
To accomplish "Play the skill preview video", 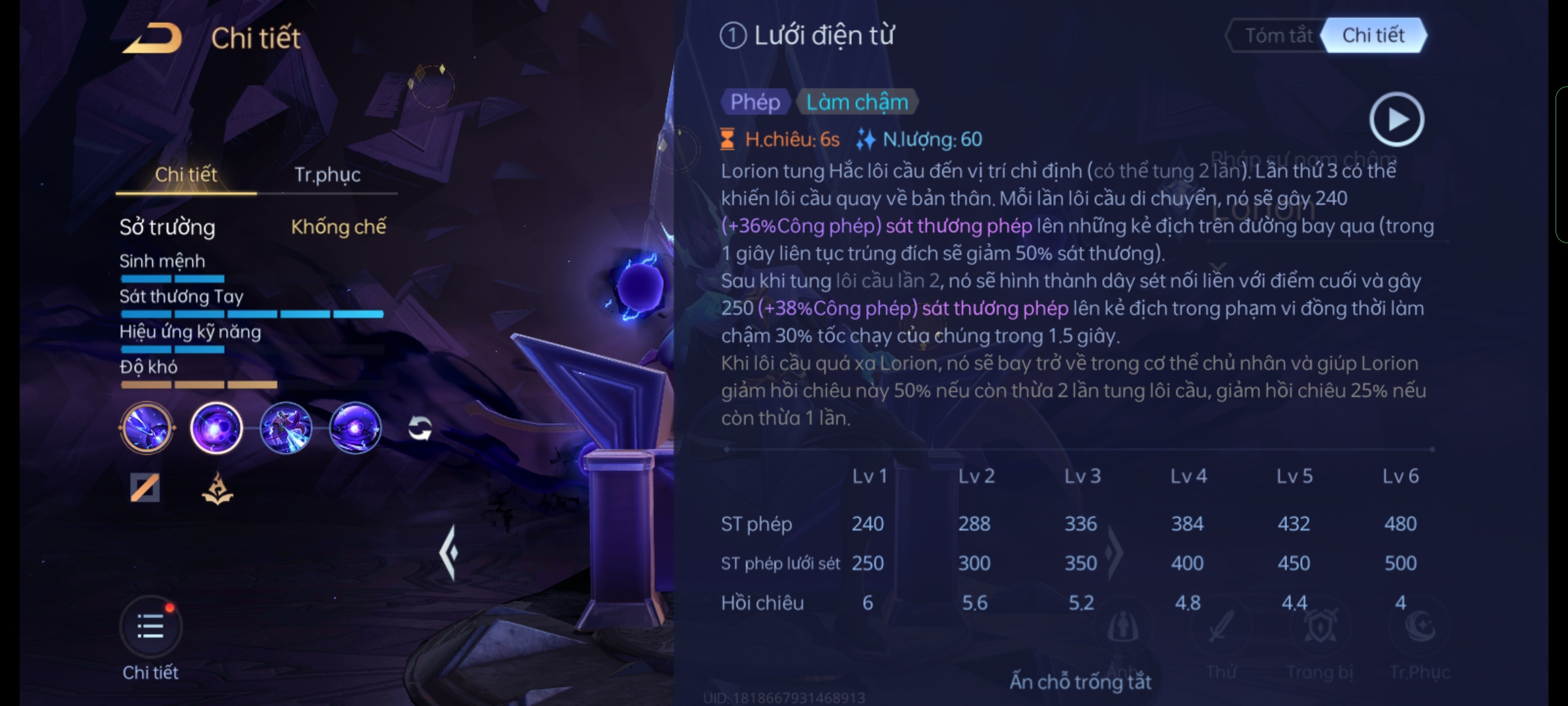I will coord(1396,120).
